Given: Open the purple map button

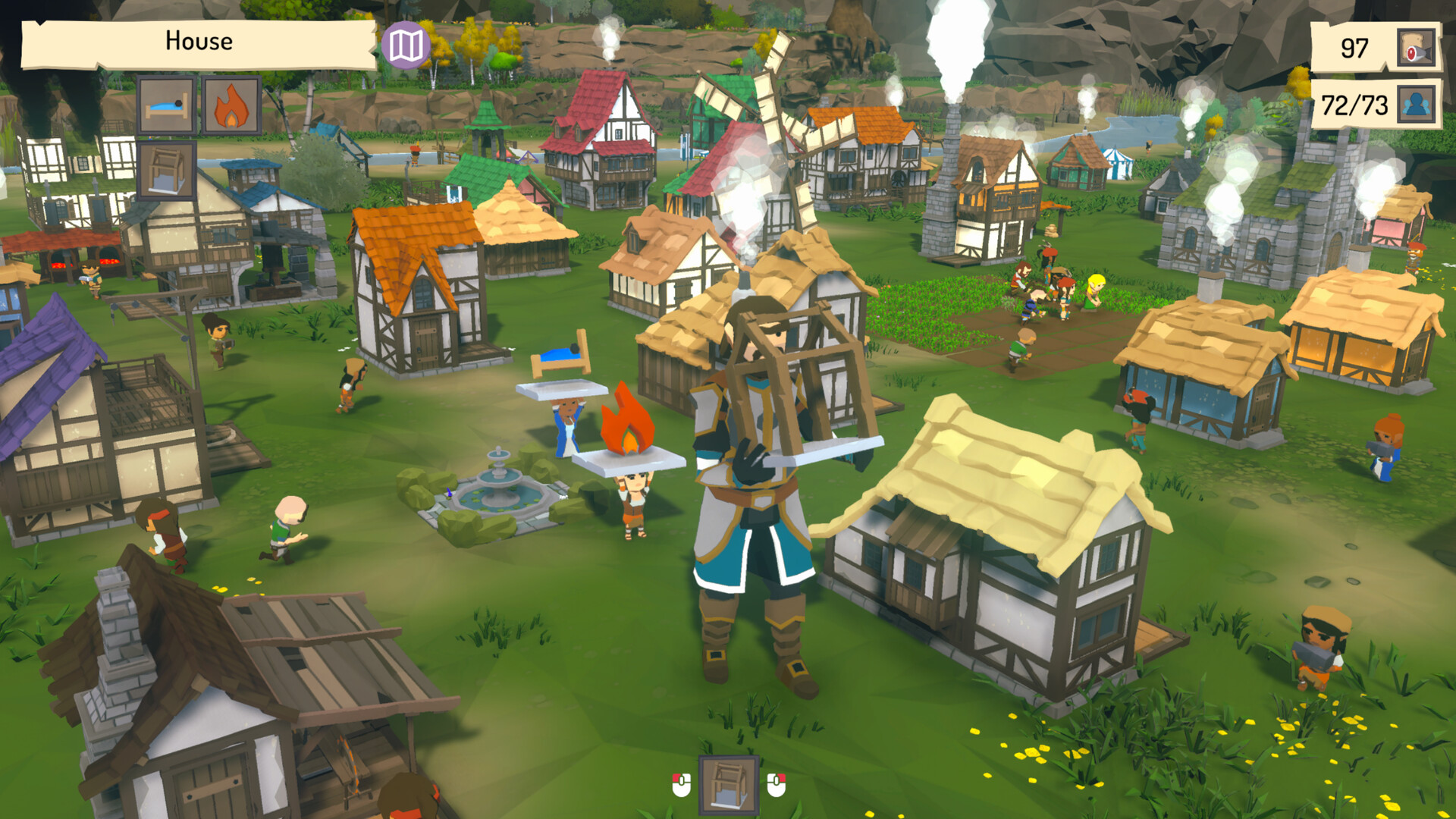Looking at the screenshot, I should pos(406,45).
